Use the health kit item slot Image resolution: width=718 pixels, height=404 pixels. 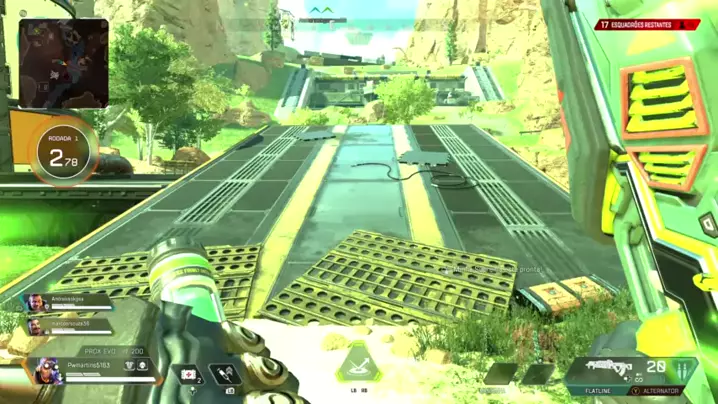(190, 375)
